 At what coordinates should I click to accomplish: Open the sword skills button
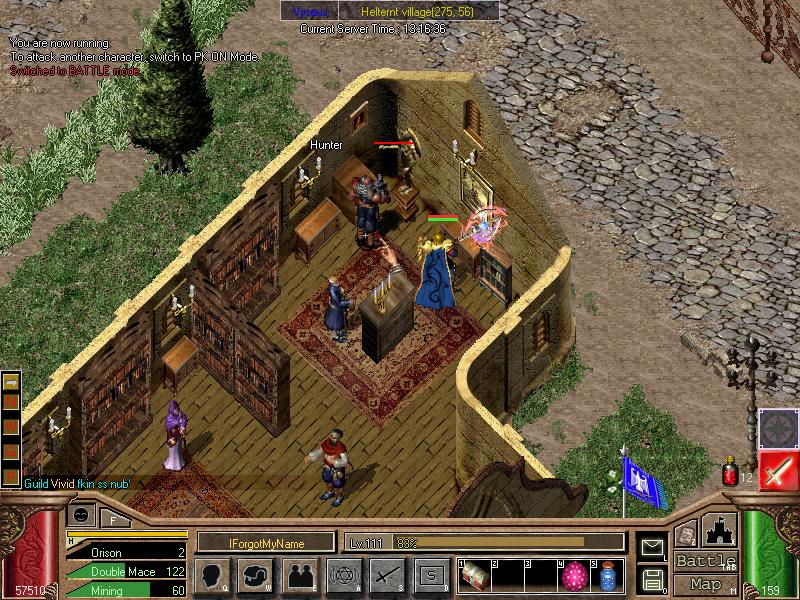(386, 575)
